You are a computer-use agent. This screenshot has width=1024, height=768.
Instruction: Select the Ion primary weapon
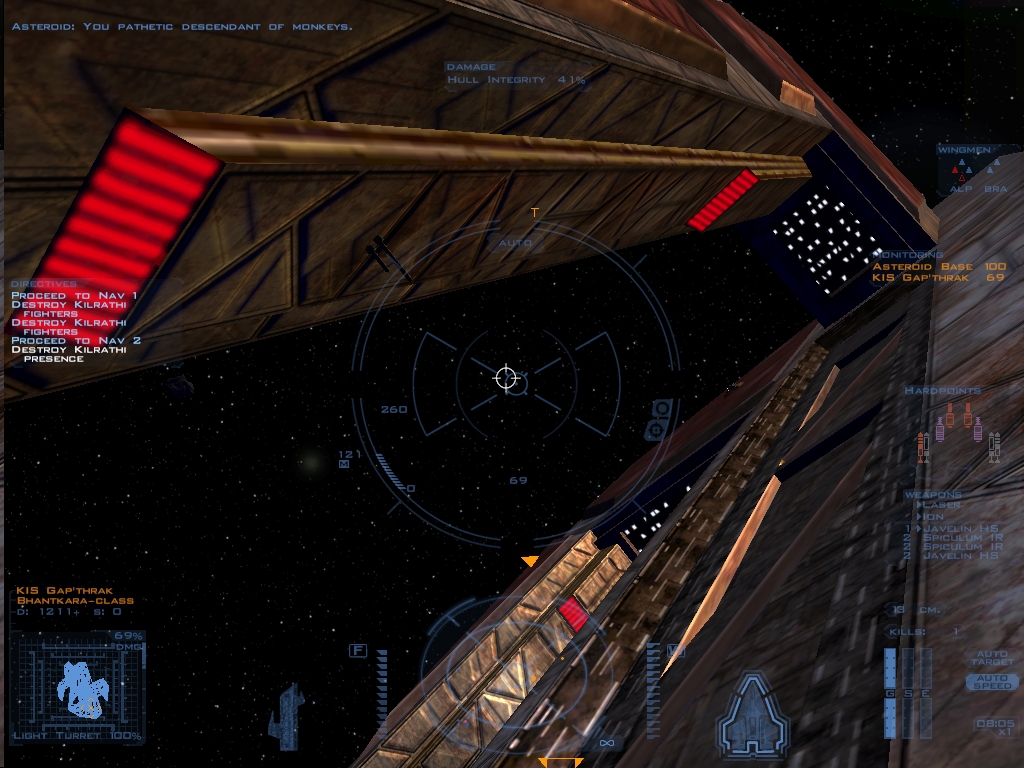click(933, 517)
